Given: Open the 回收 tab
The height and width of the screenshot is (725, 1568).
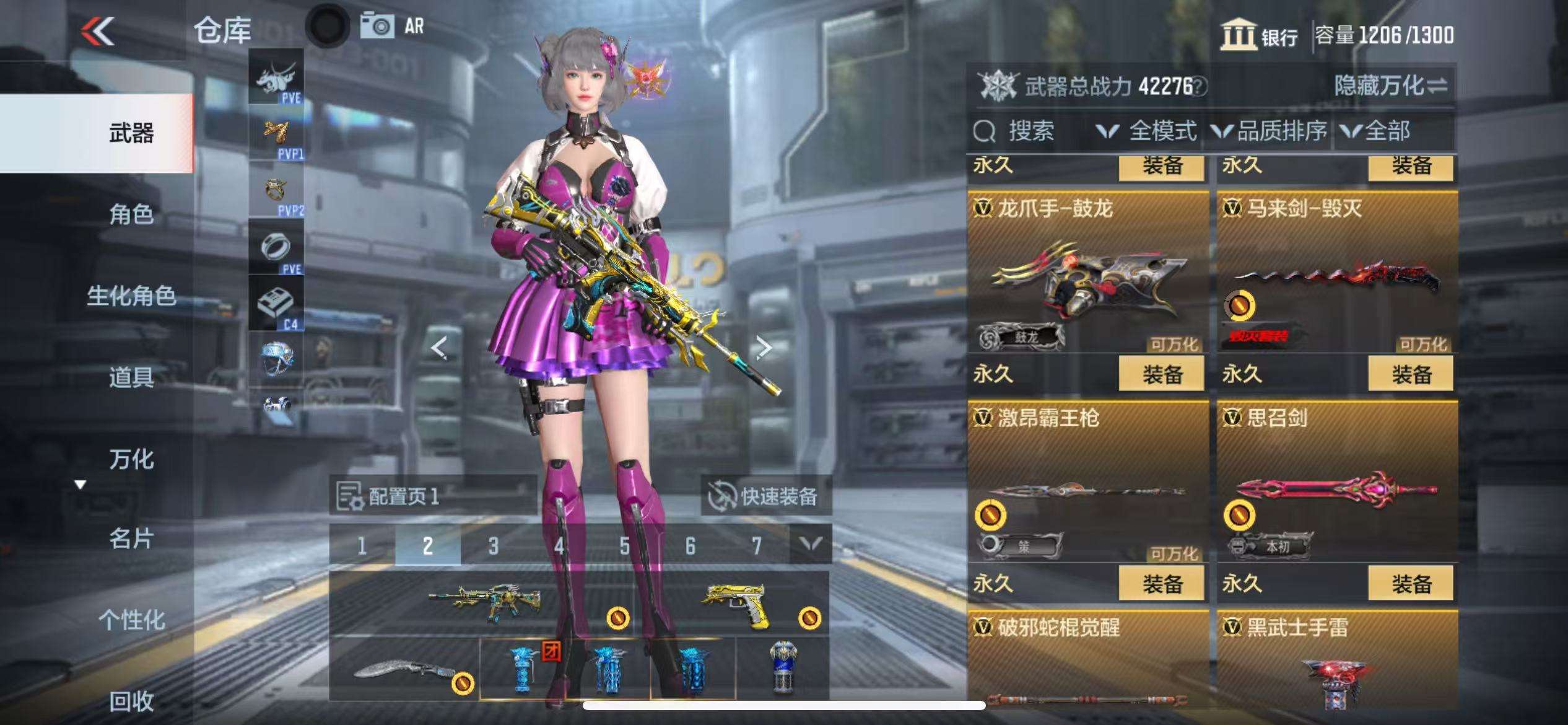Looking at the screenshot, I should tap(131, 701).
